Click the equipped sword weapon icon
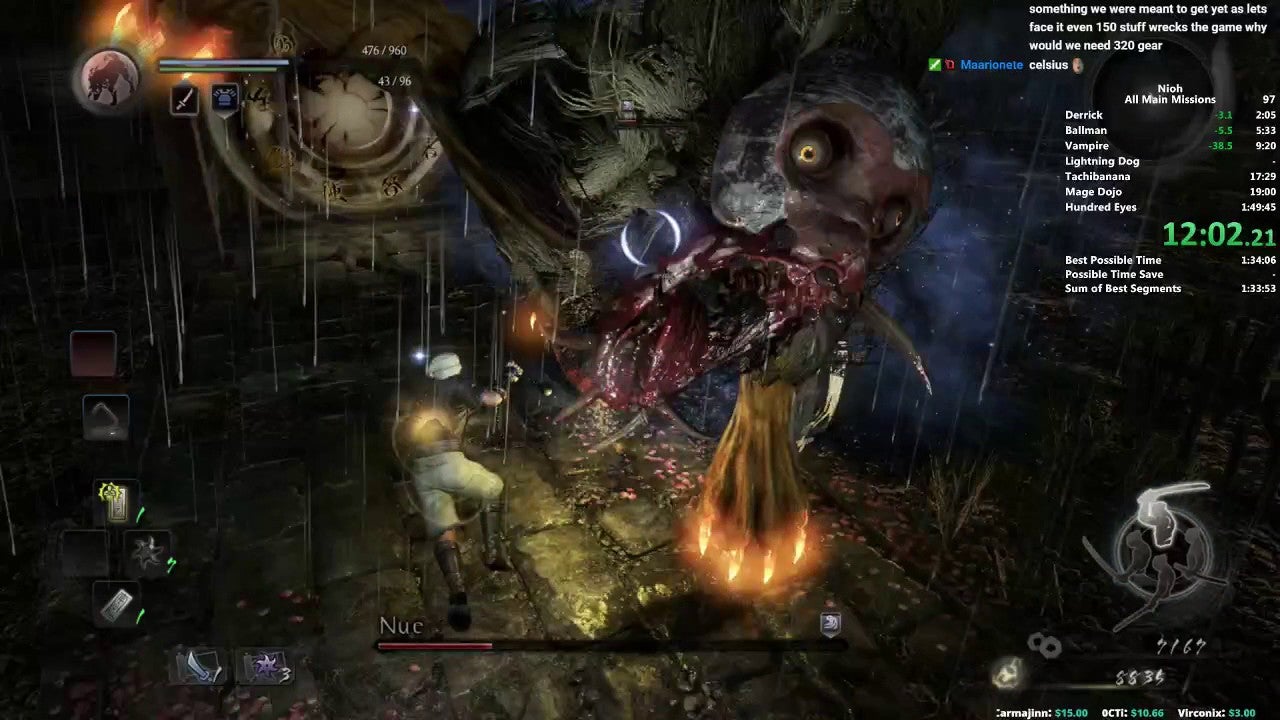This screenshot has width=1280, height=720. coord(184,100)
